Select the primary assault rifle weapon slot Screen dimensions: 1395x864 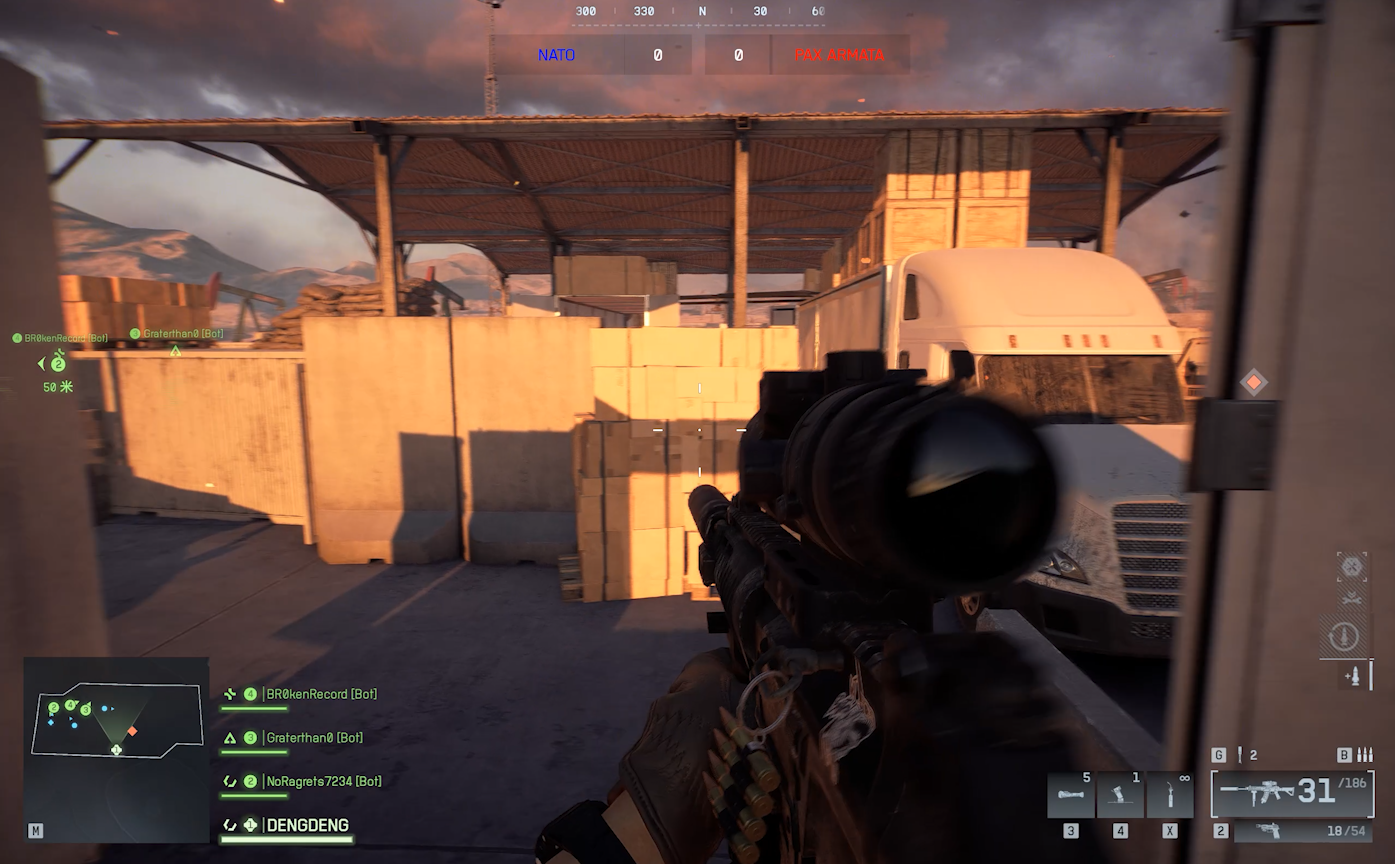[1292, 794]
